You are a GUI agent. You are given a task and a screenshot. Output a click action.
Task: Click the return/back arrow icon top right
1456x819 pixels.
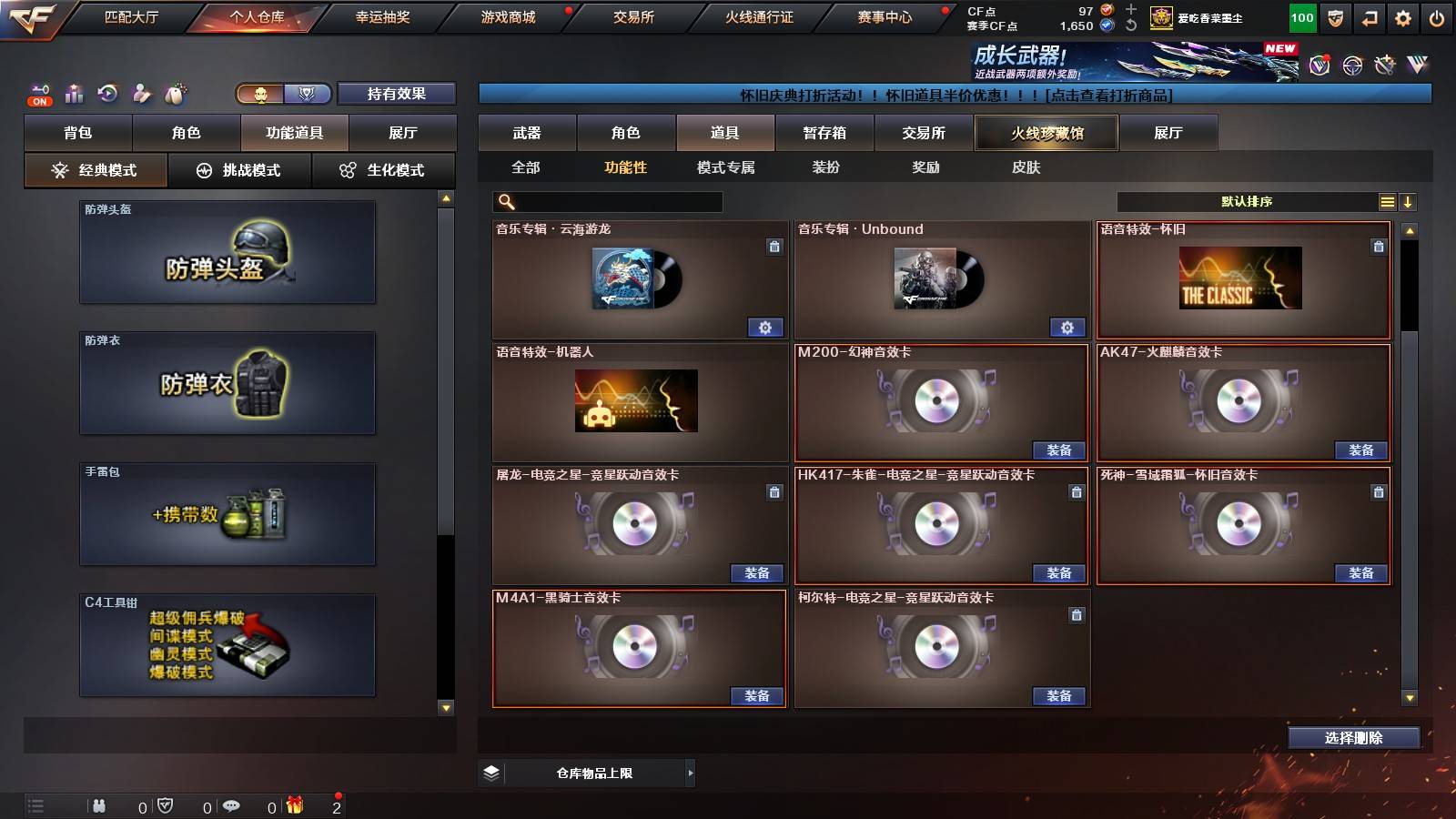[1369, 17]
